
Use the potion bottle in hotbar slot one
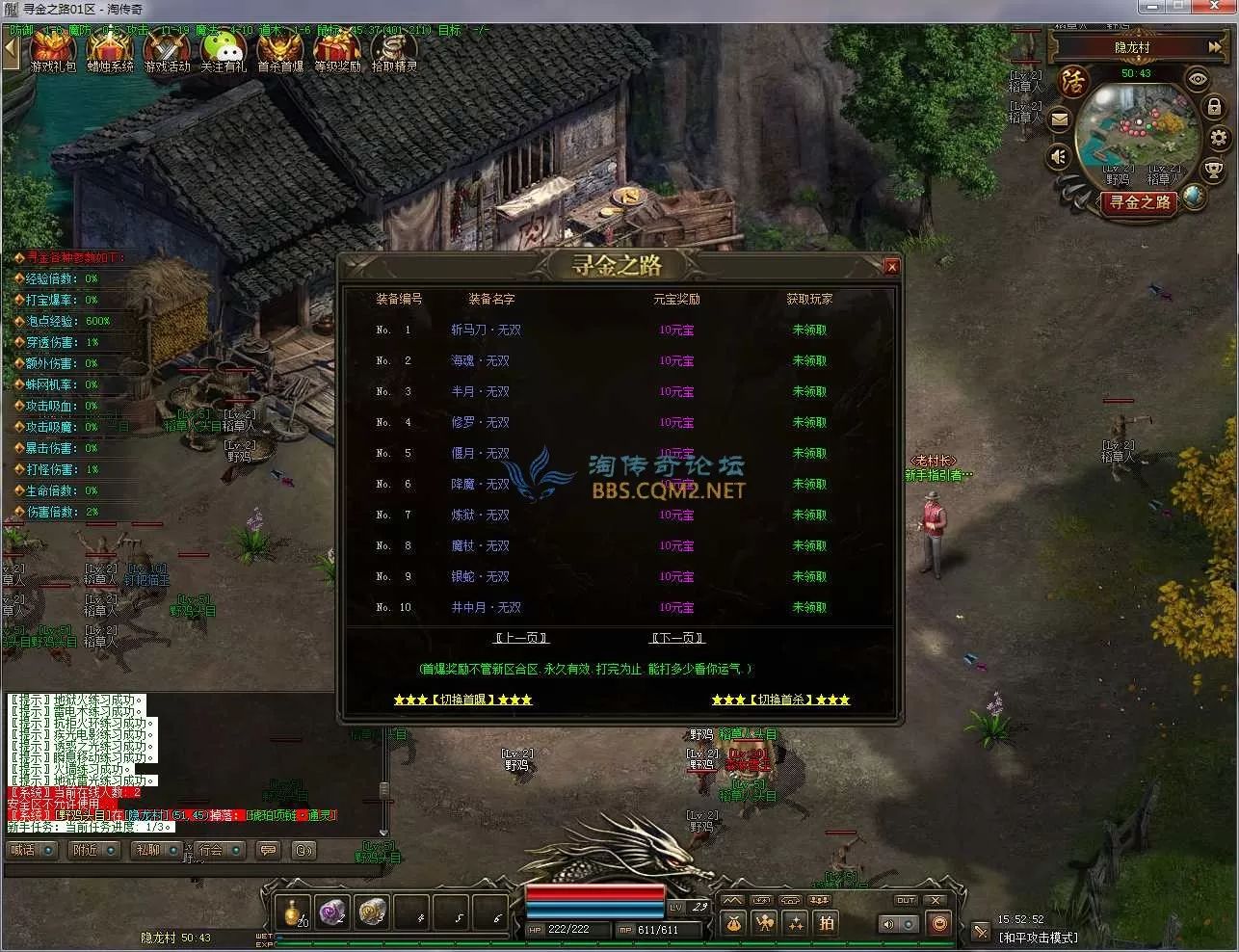295,912
